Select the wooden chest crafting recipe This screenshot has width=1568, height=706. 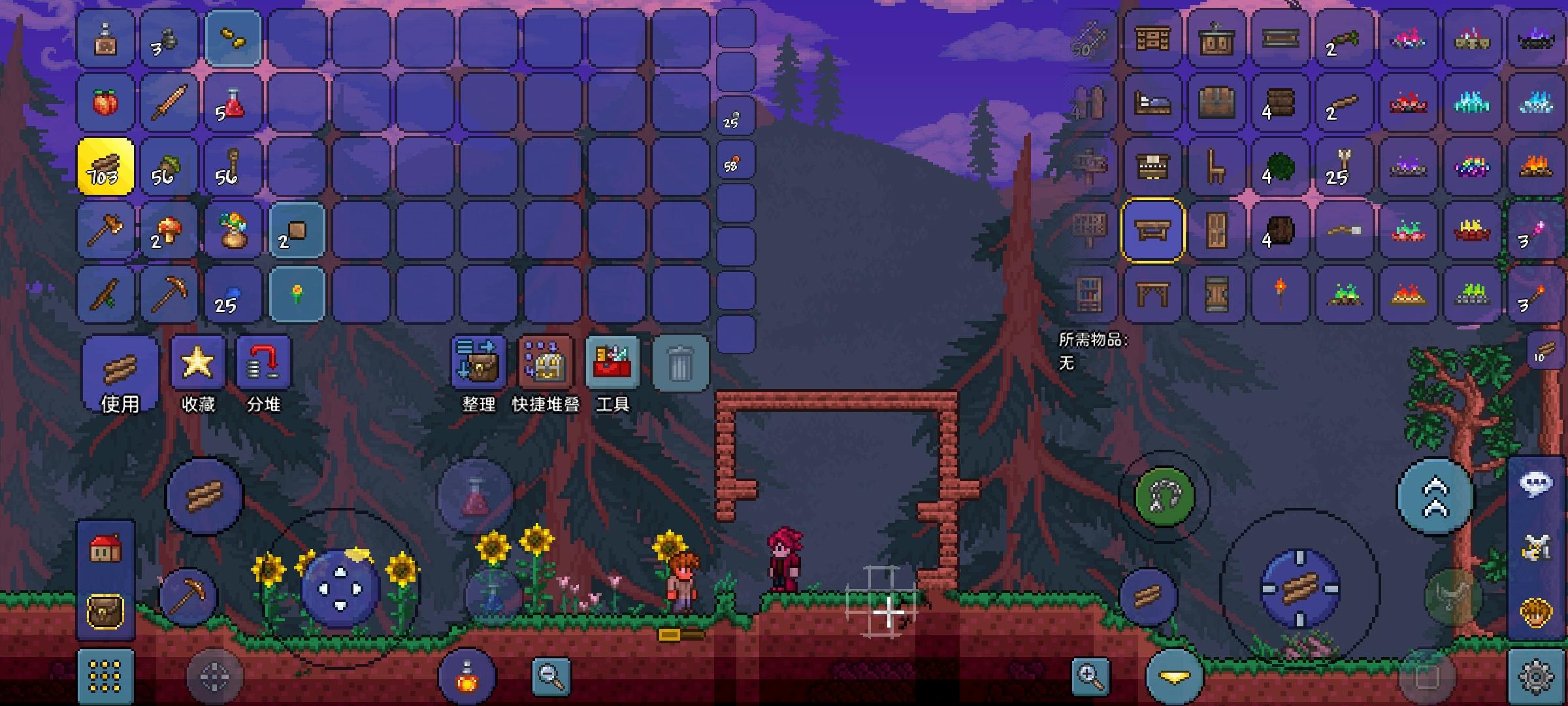tap(1217, 102)
